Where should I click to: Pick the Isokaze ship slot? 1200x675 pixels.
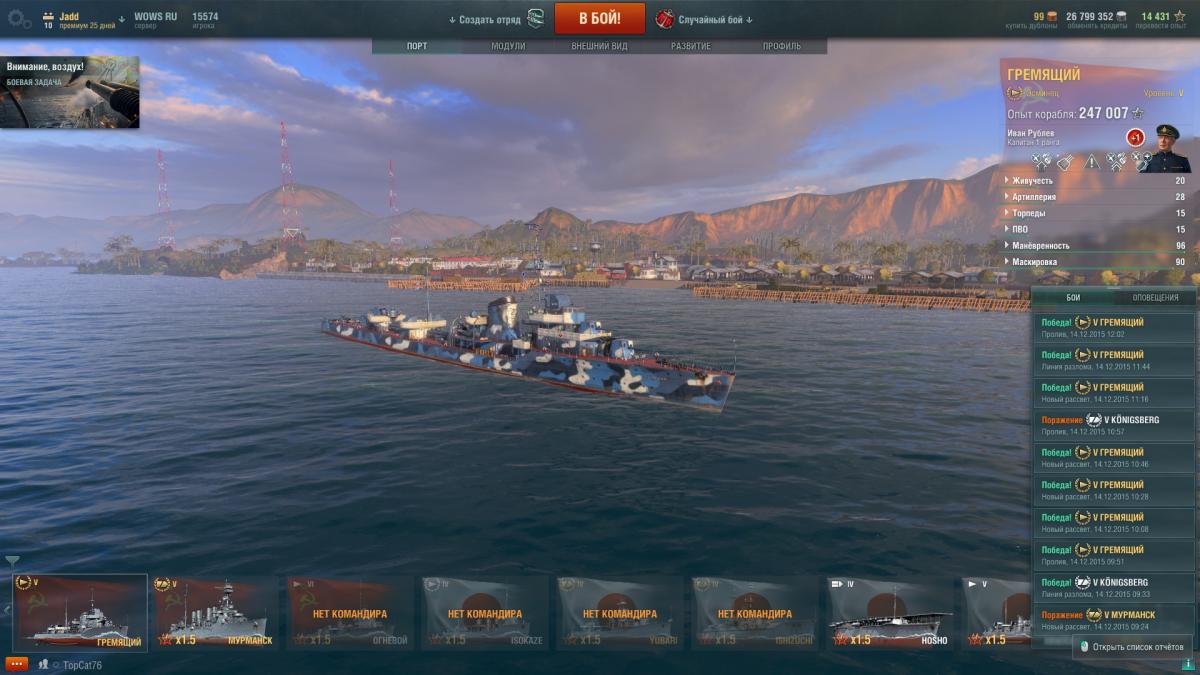(485, 612)
